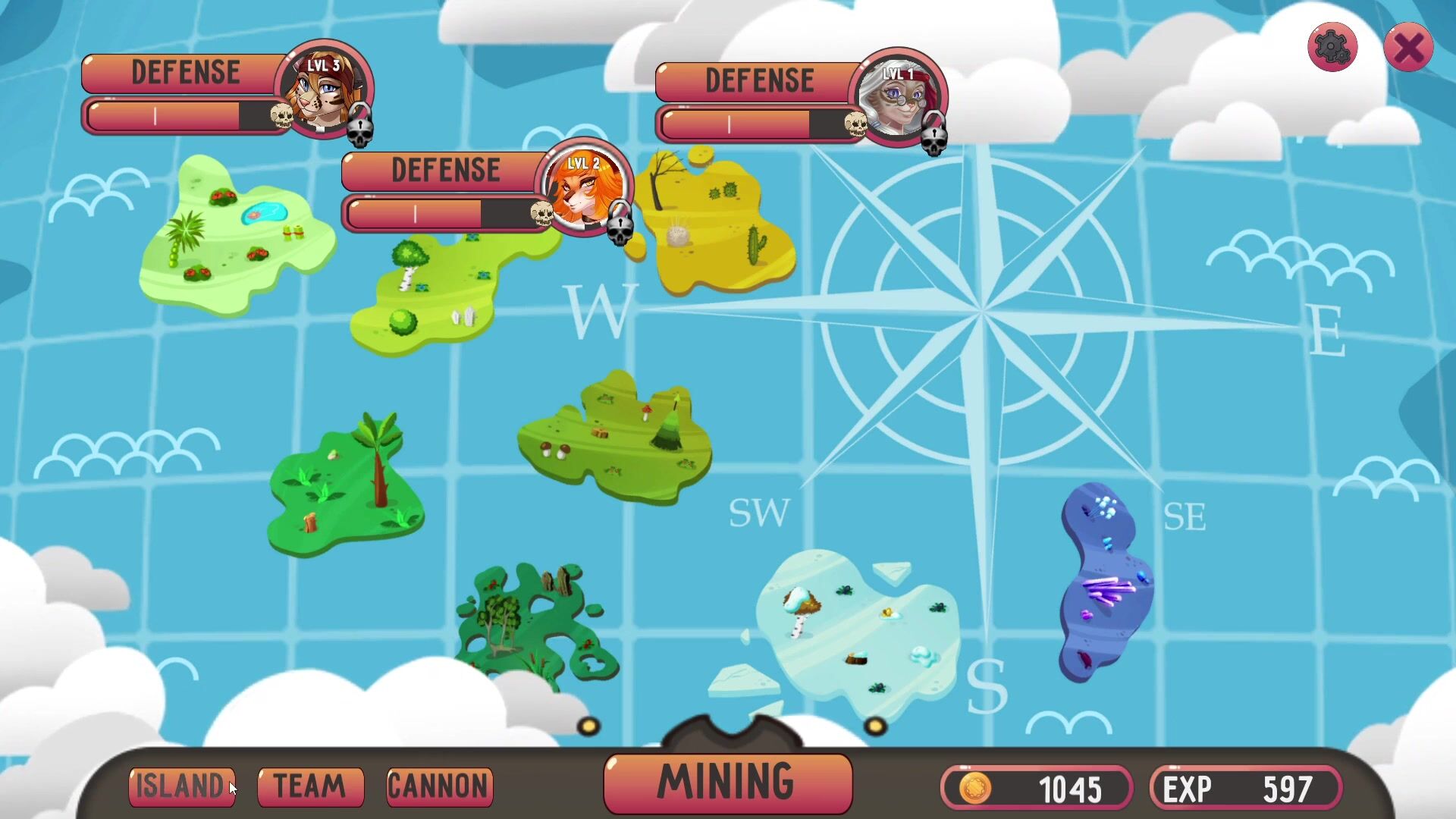The width and height of the screenshot is (1456, 819).
Task: Start Mining with the big button
Action: (x=727, y=783)
